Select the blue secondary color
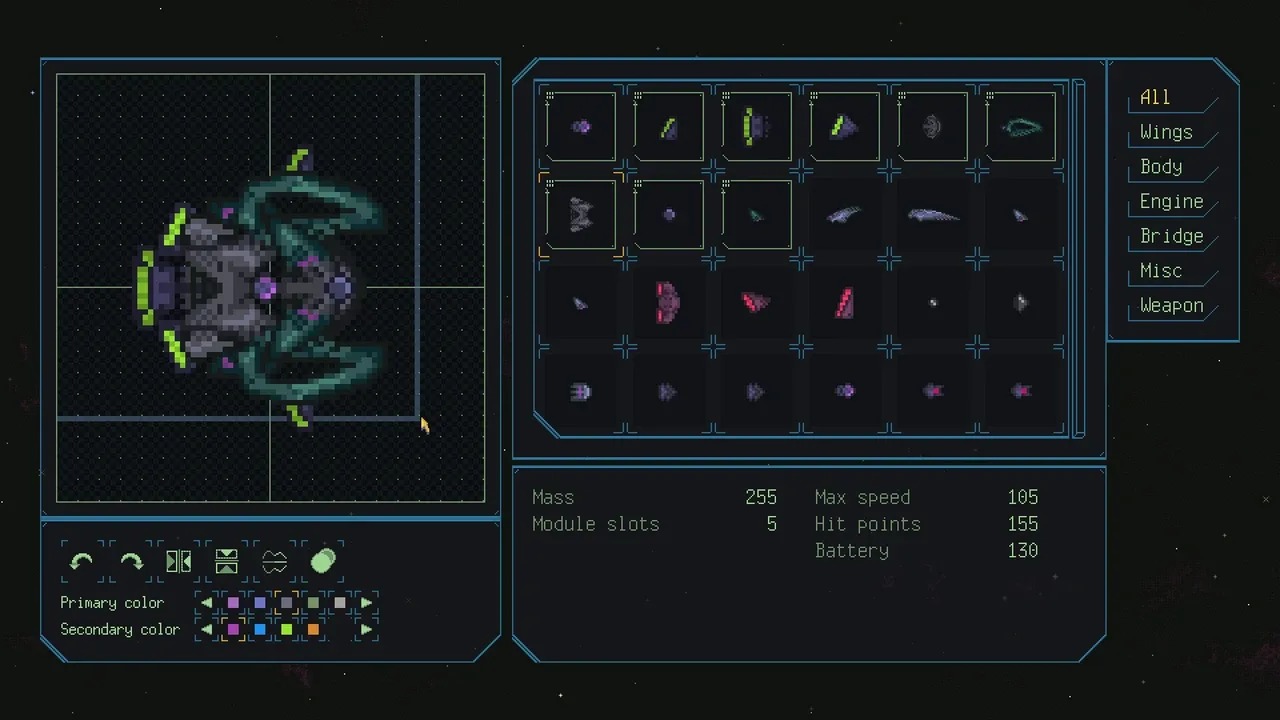 [x=260, y=630]
